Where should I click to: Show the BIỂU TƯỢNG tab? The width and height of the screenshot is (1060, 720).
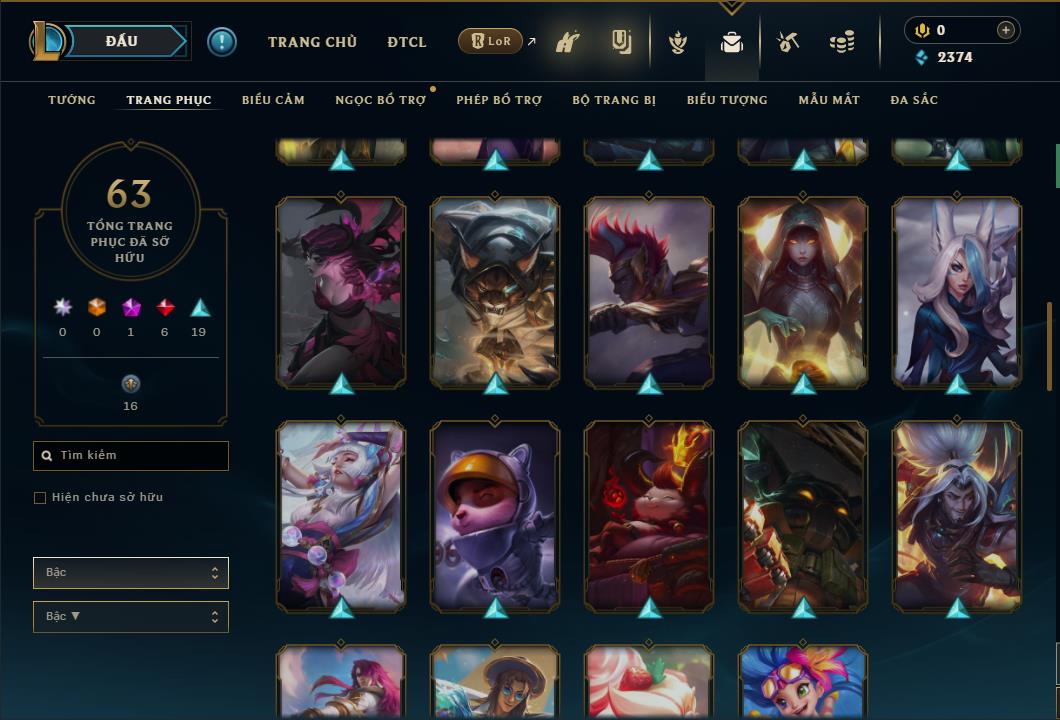727,100
